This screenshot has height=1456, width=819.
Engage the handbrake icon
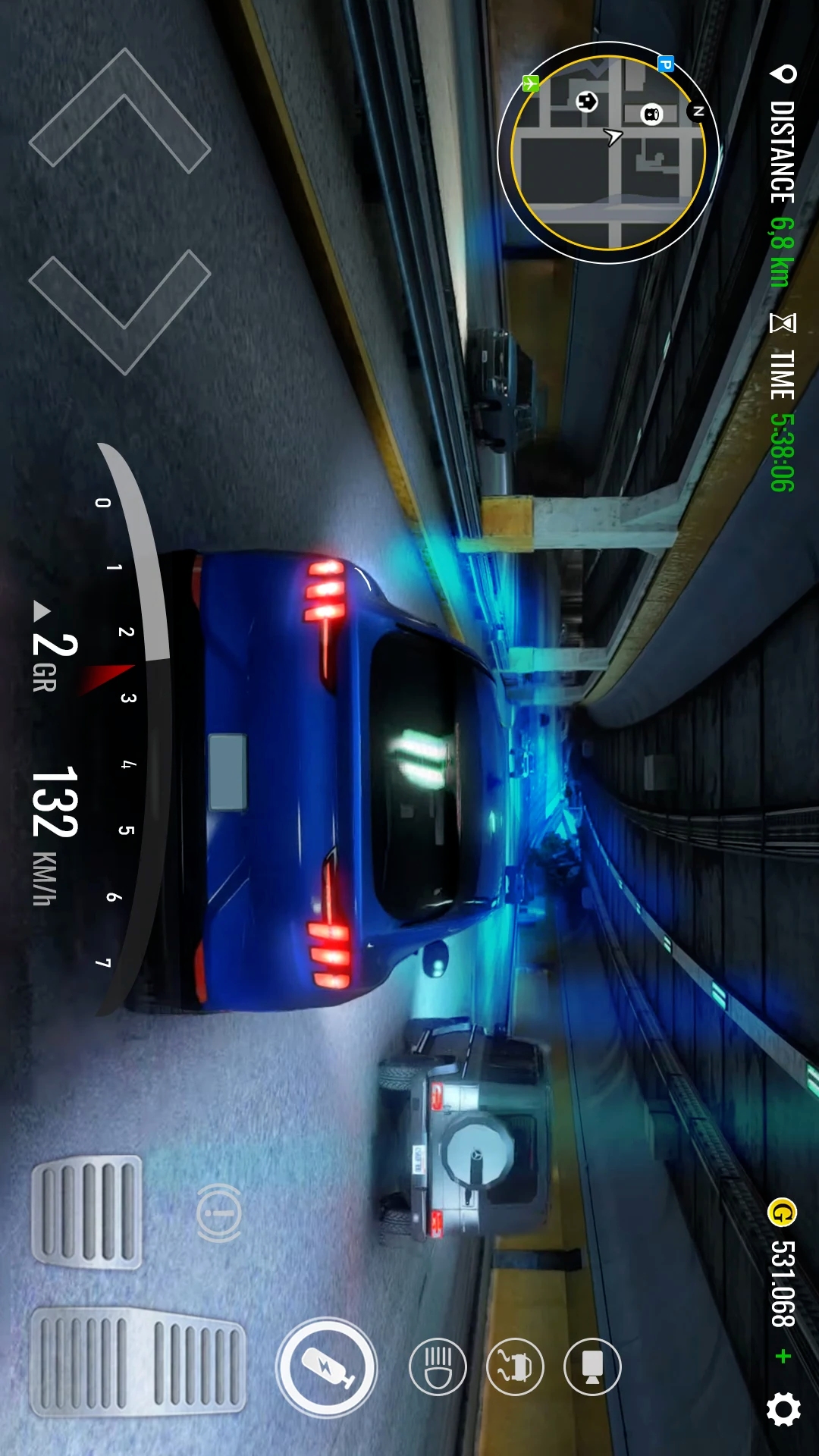pos(219,1213)
